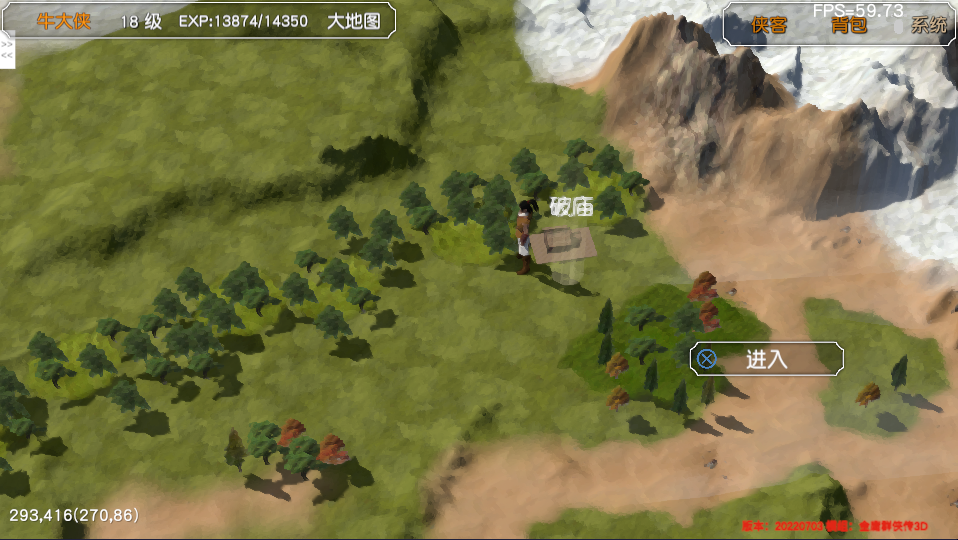Open the 系统 system menu
958x540 pixels.
928,26
